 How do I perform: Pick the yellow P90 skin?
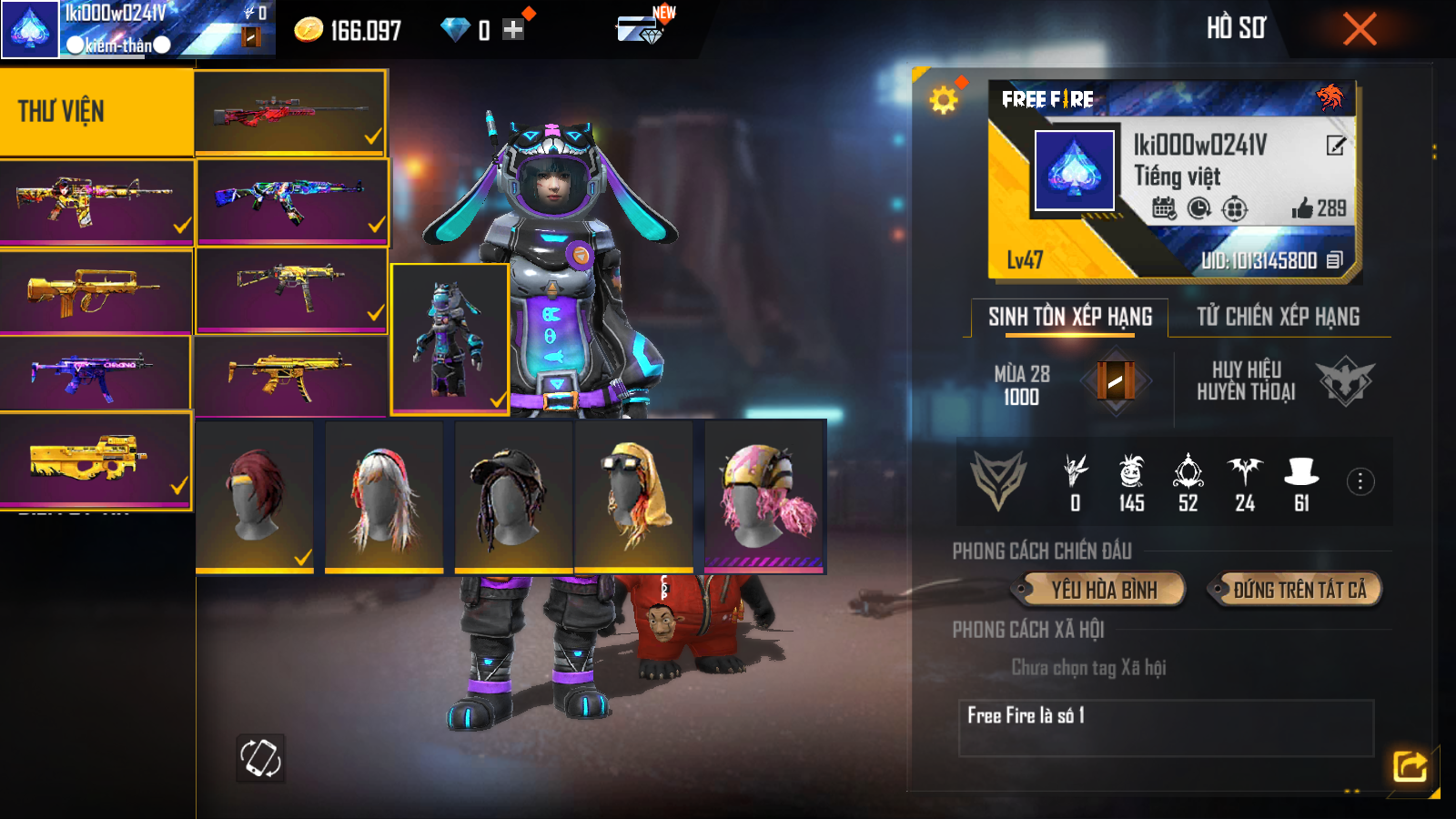pyautogui.click(x=96, y=460)
